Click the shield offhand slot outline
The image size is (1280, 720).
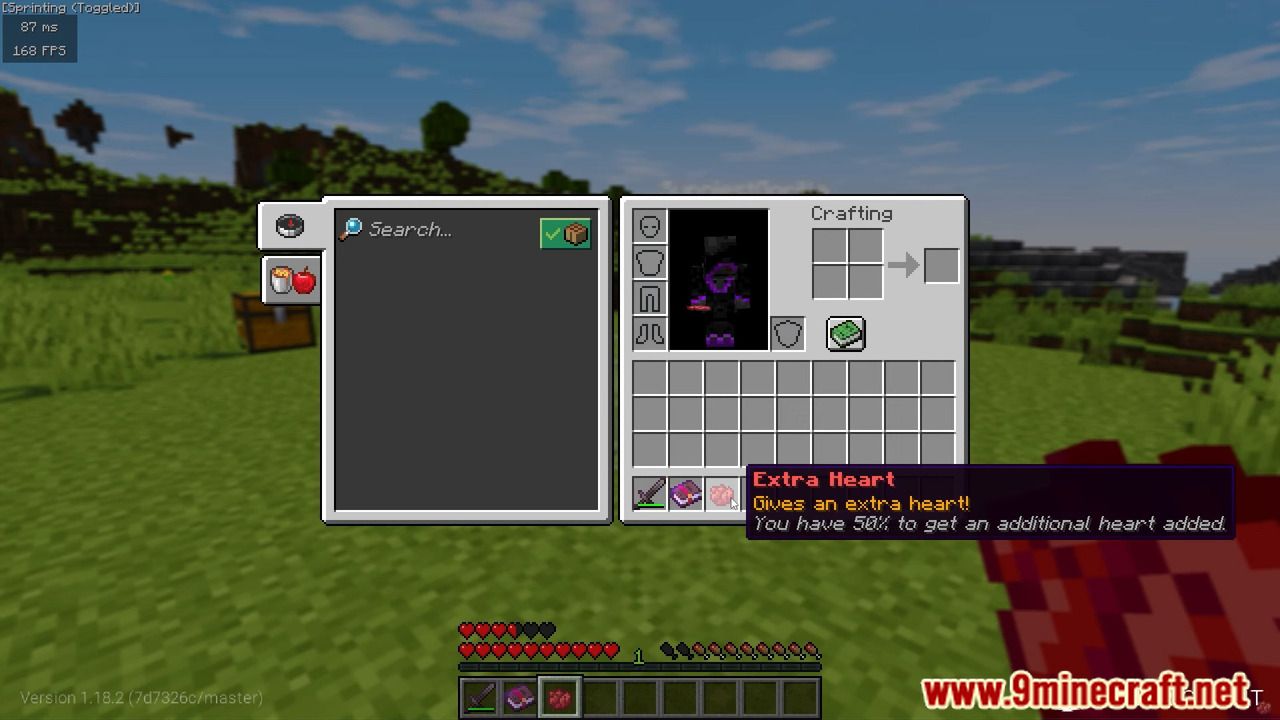(787, 333)
